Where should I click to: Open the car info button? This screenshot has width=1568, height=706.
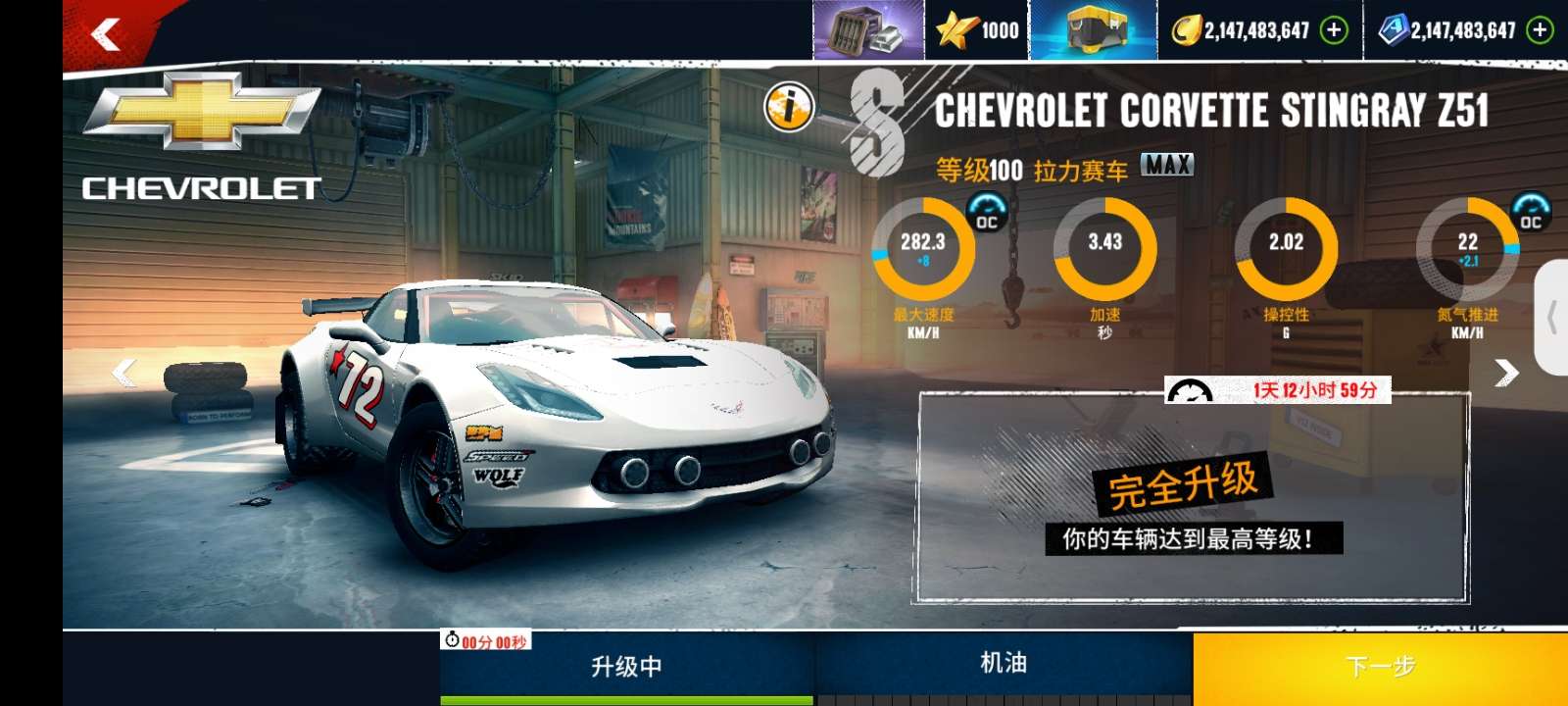click(x=789, y=106)
